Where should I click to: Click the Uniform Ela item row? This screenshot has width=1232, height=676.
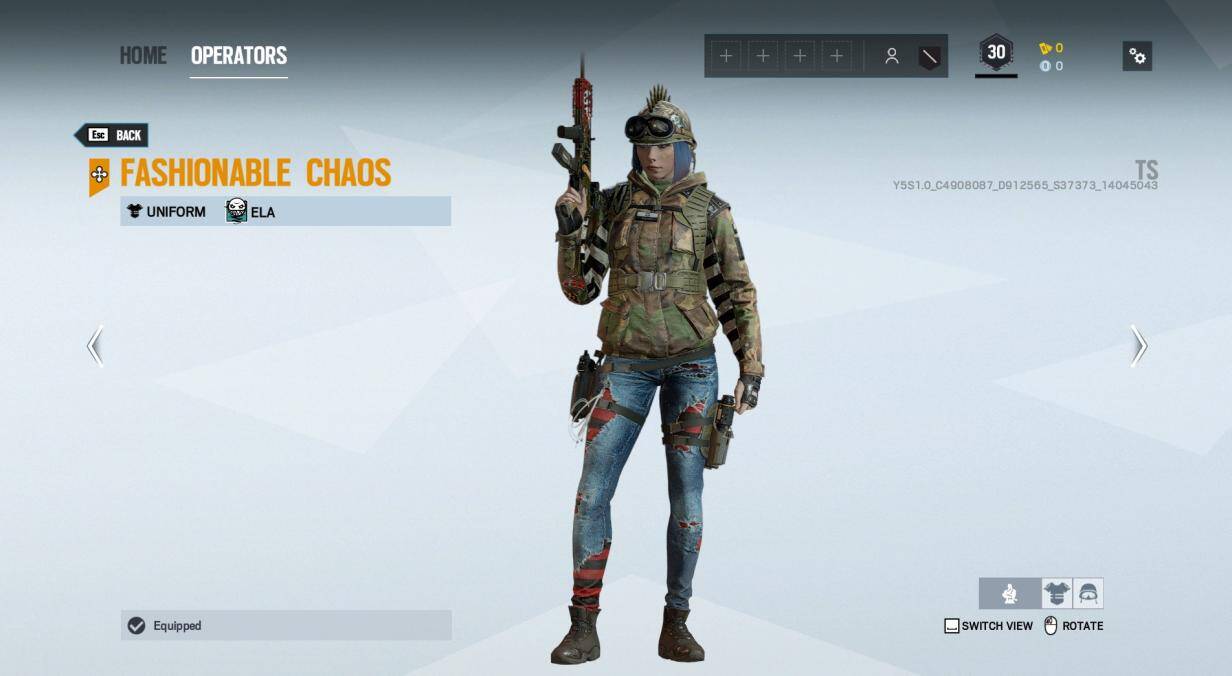pyautogui.click(x=286, y=211)
